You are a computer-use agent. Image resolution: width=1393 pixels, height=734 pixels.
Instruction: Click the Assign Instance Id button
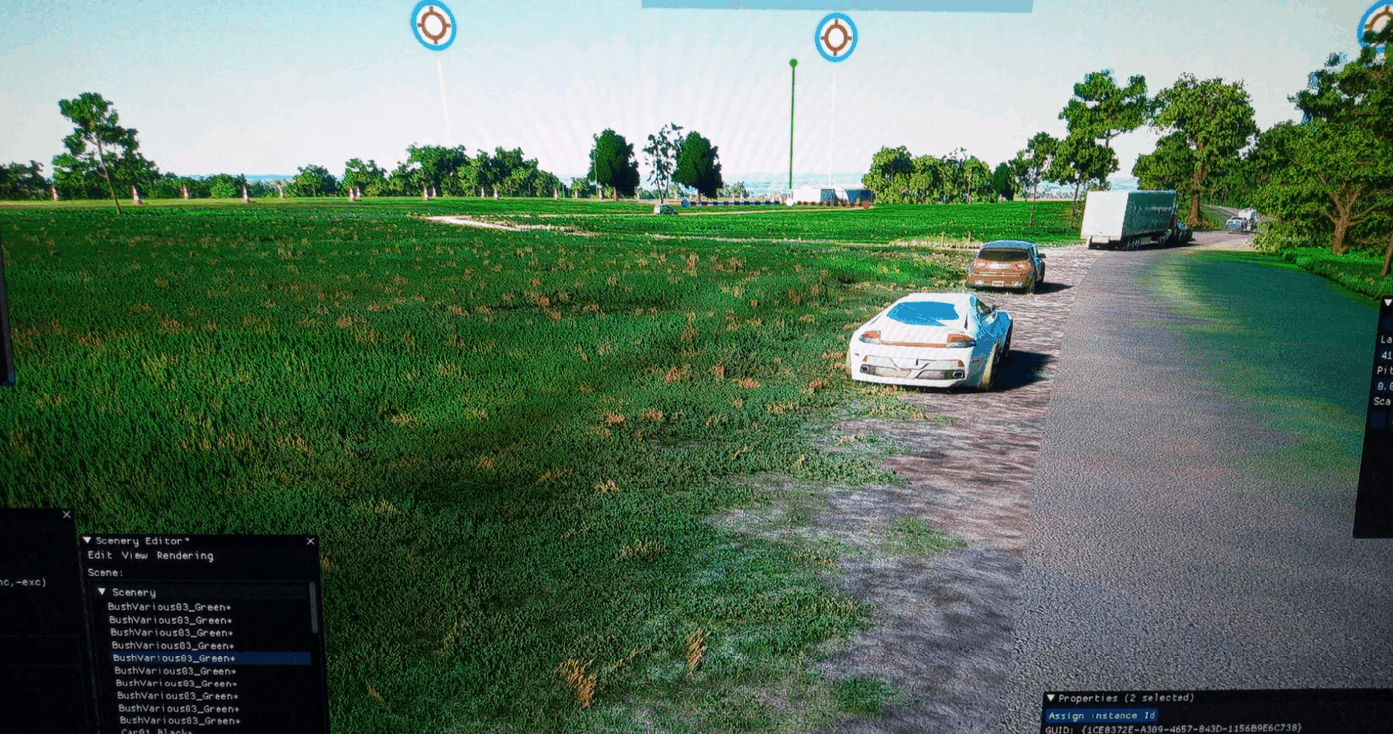1101,716
